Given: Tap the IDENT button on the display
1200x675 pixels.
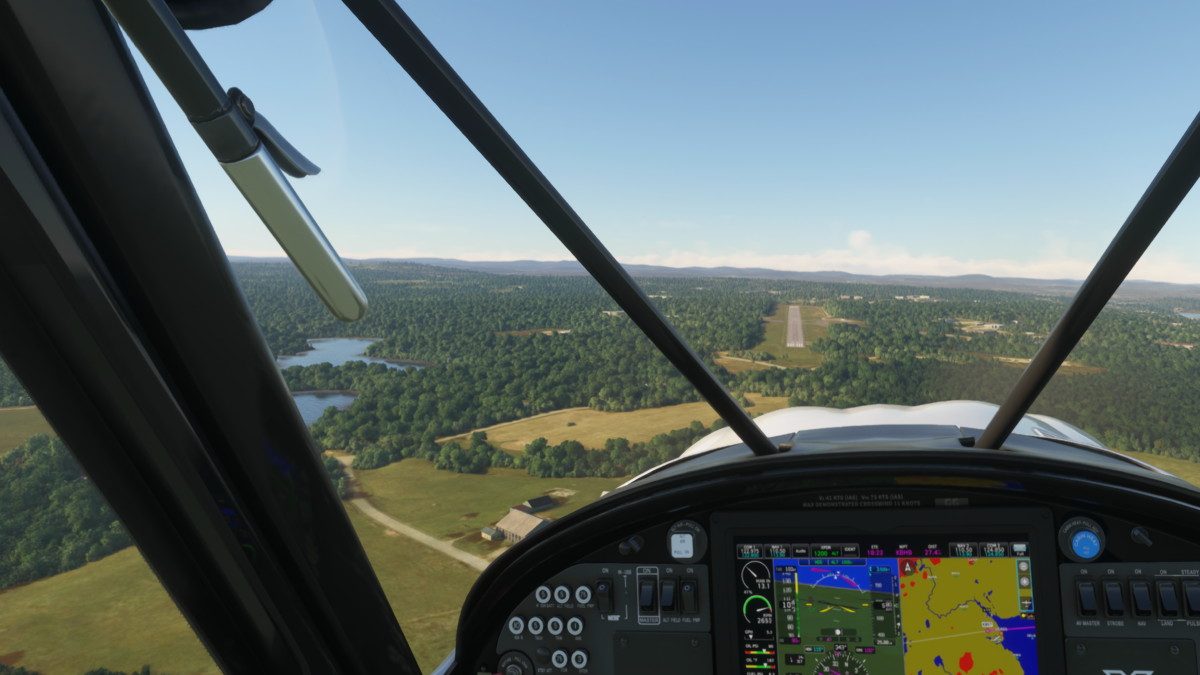Looking at the screenshot, I should pos(849,550).
